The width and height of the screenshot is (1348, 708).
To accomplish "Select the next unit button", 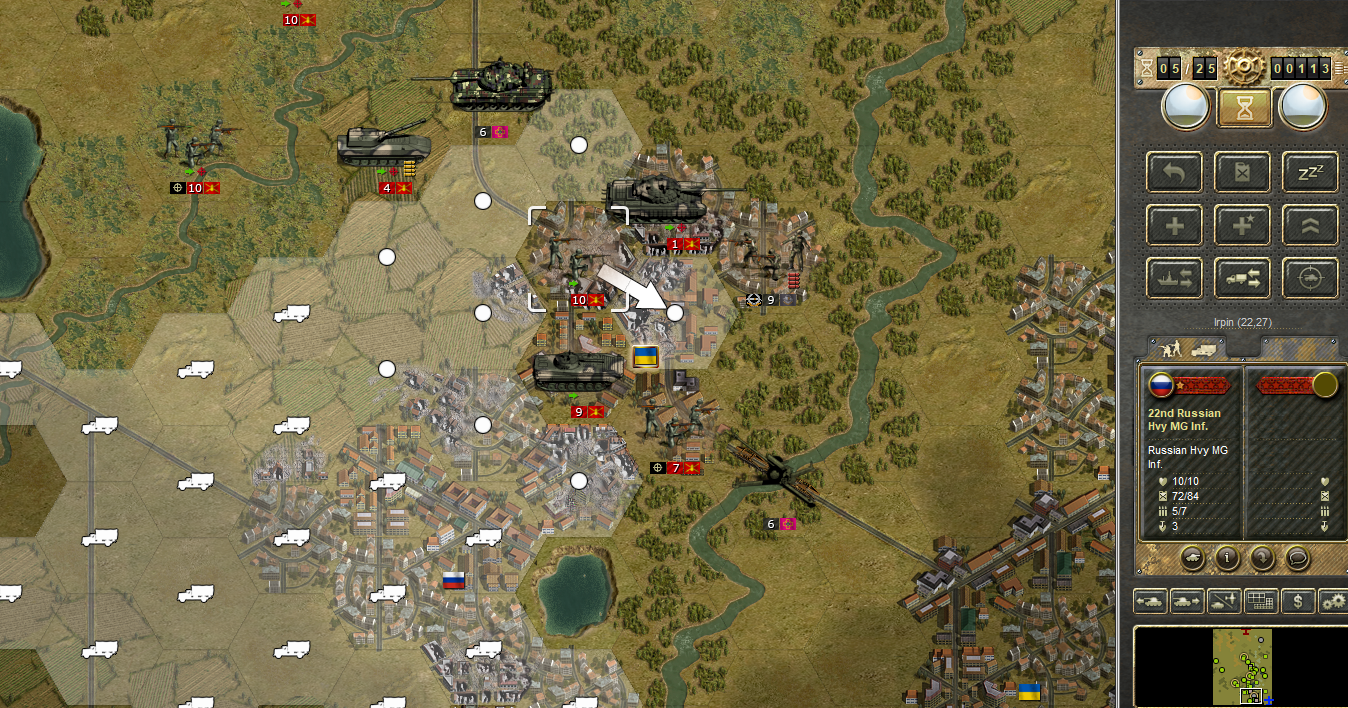I will (1187, 601).
